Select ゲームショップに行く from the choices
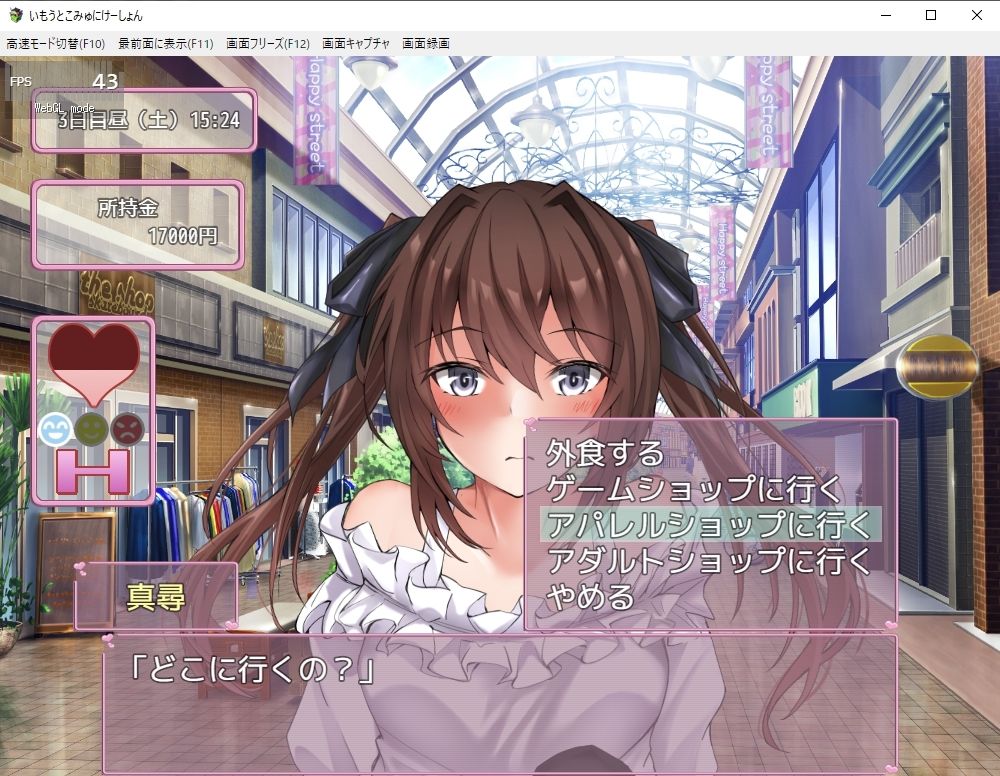The height and width of the screenshot is (776, 1000). click(x=695, y=489)
